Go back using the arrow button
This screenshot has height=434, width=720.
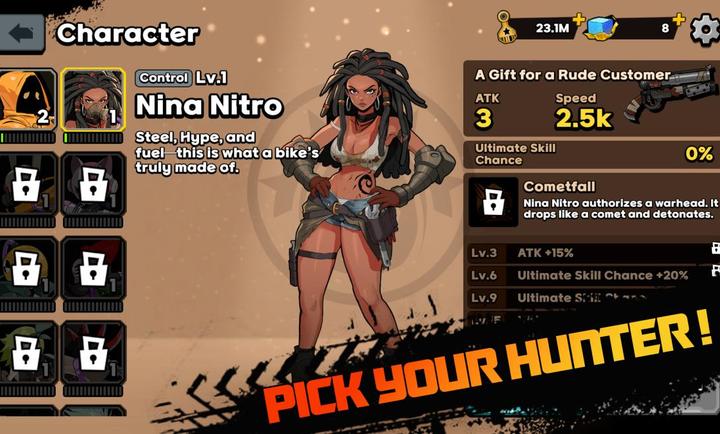23,33
